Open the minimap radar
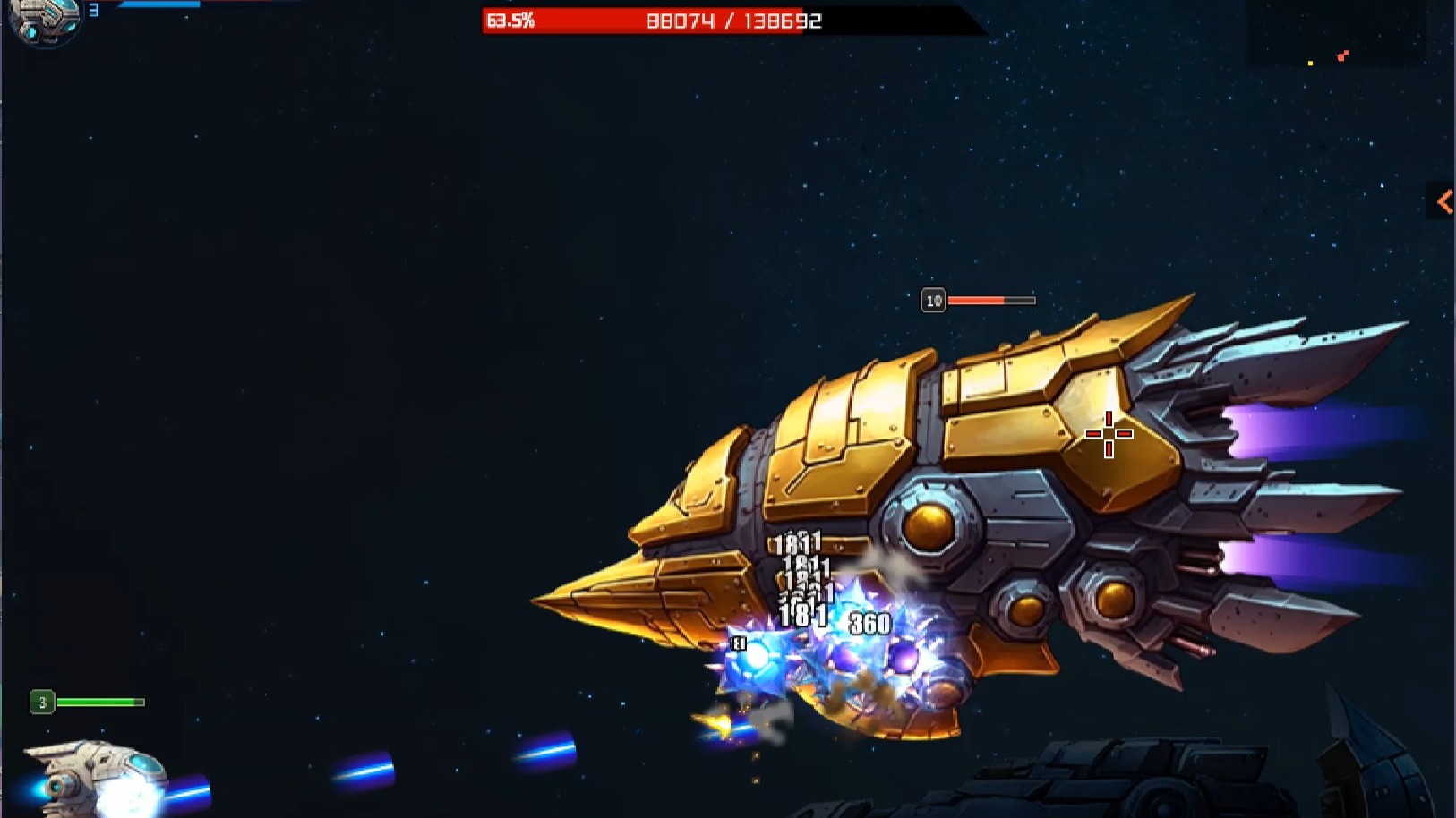1456x818 pixels. [x=1337, y=35]
